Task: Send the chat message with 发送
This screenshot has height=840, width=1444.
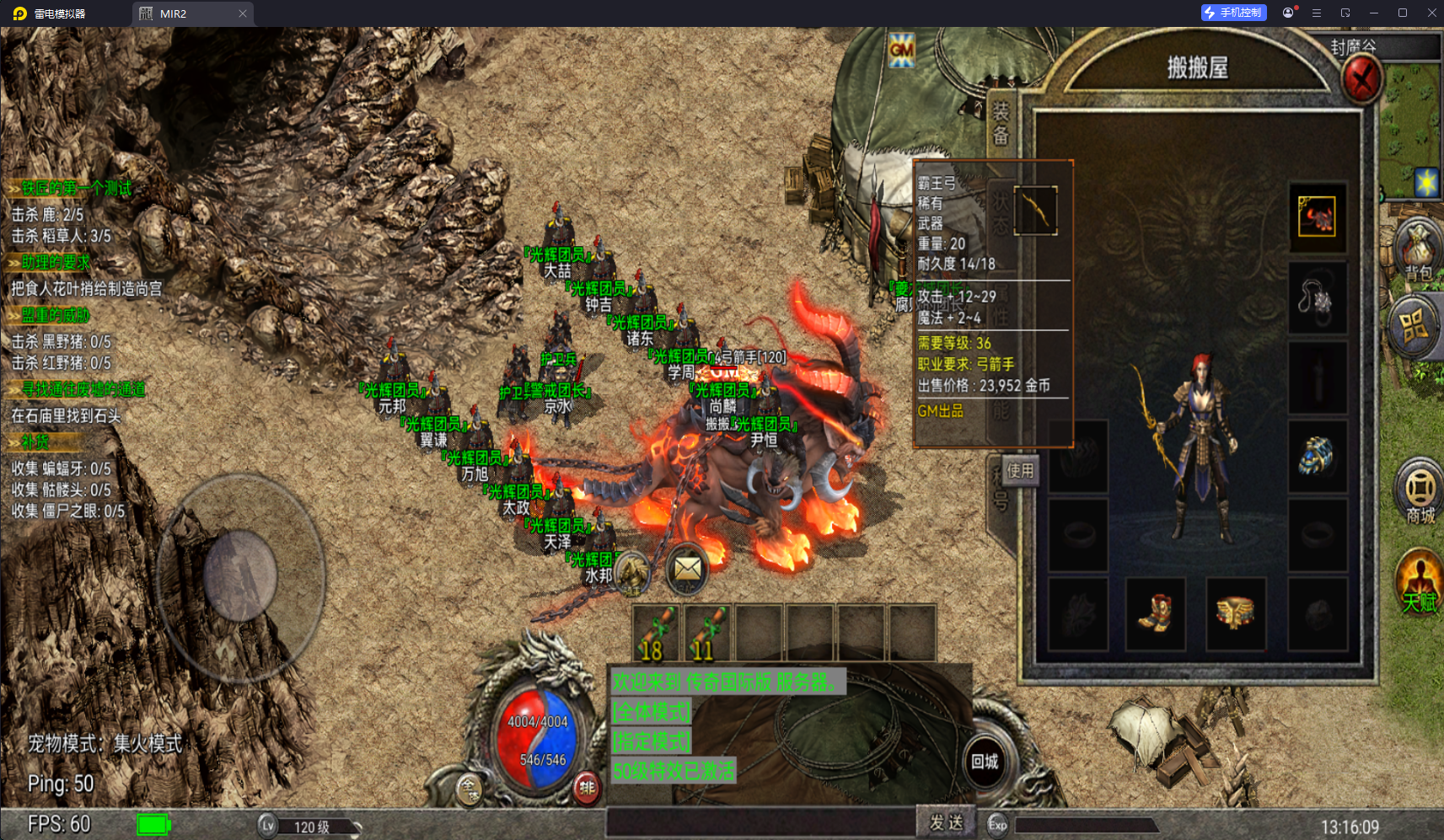Action: (x=946, y=822)
